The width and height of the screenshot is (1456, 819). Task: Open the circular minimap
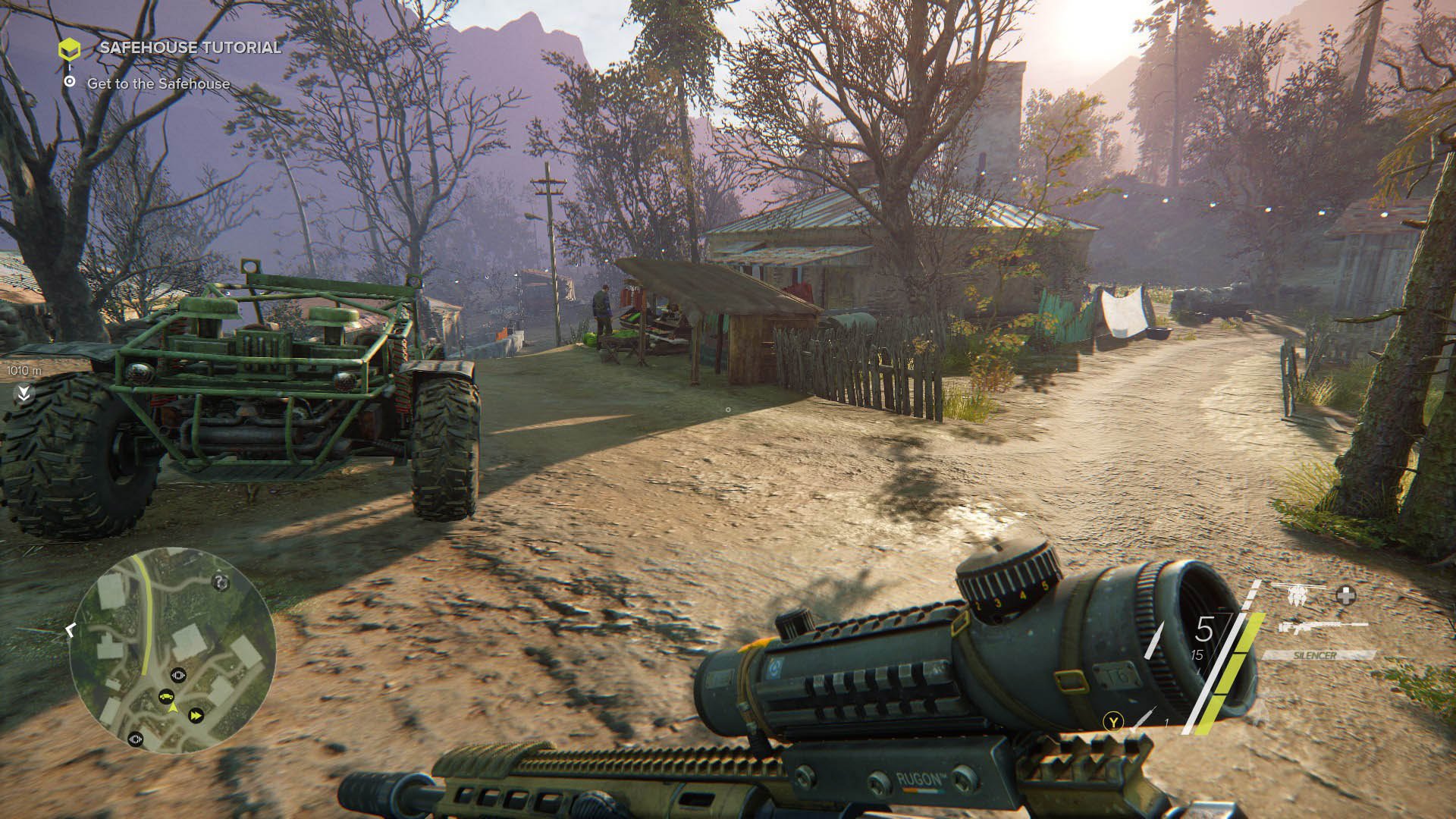click(x=173, y=649)
